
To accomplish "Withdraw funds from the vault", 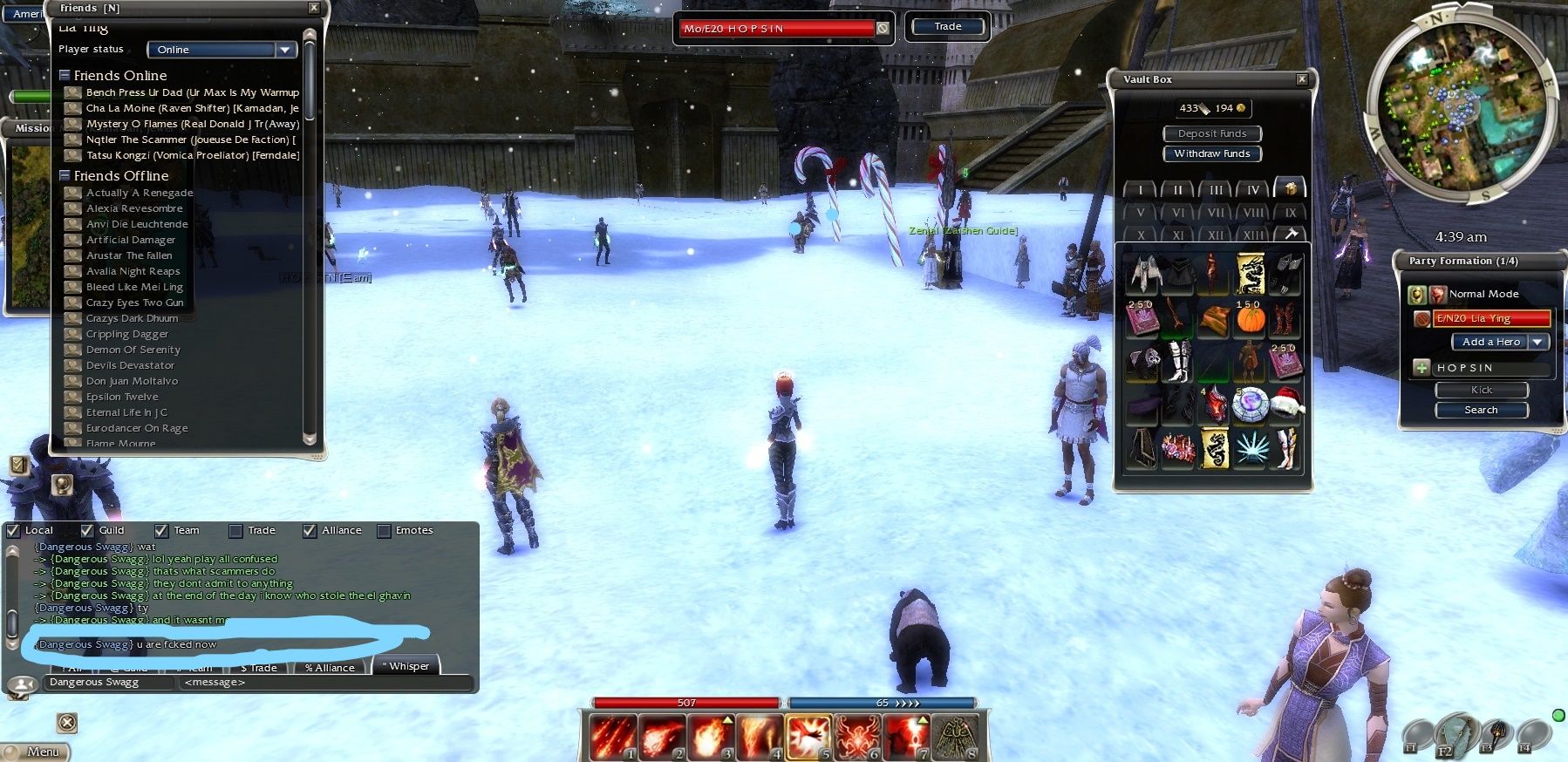I will [x=1211, y=153].
